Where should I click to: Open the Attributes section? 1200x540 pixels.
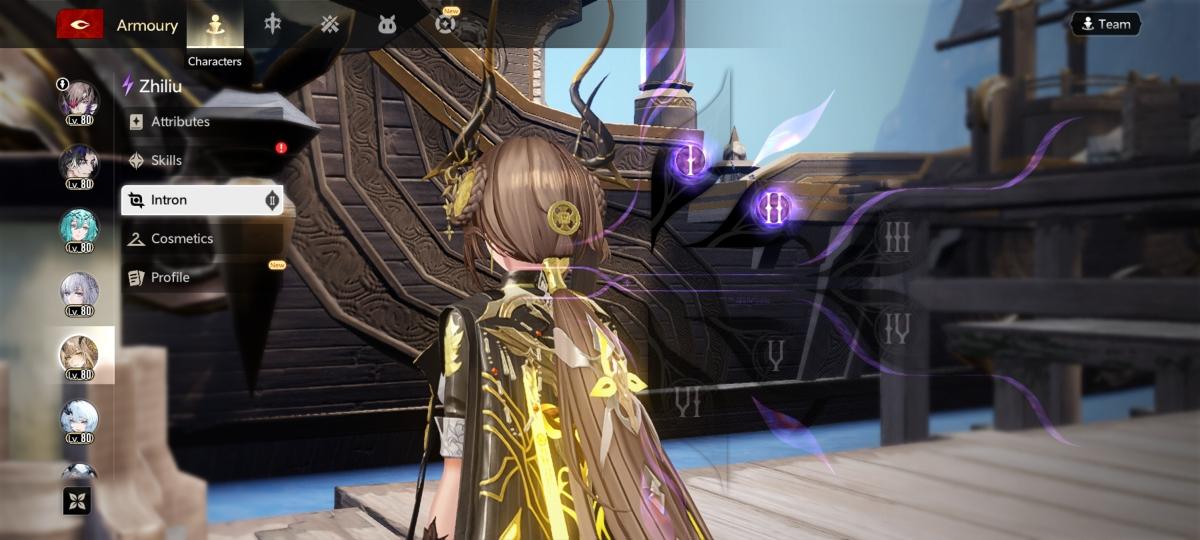(x=180, y=122)
